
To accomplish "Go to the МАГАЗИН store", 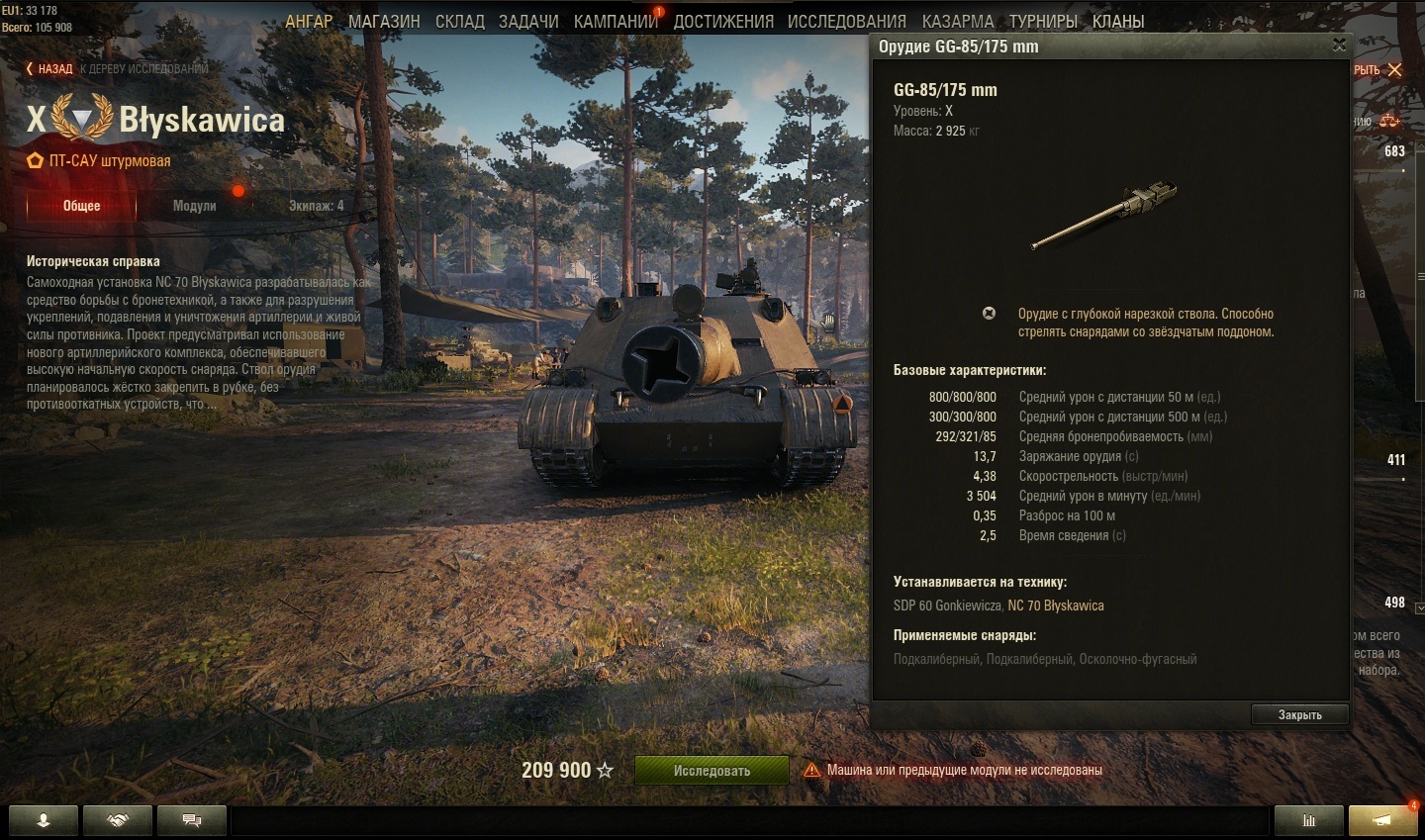I will tap(384, 21).
